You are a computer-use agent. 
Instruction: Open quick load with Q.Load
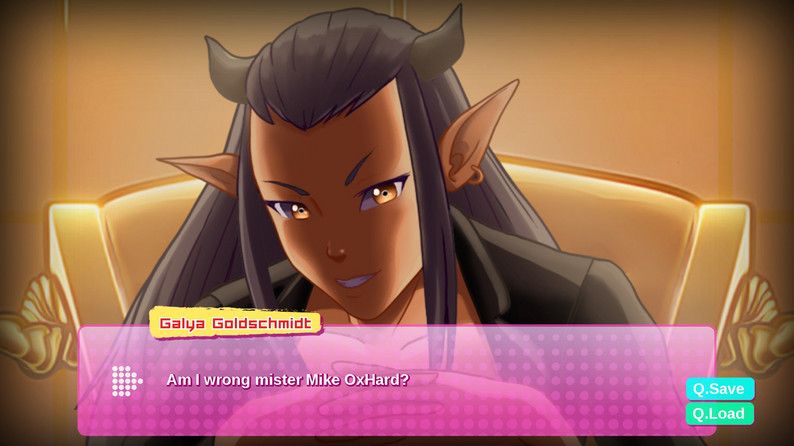click(719, 413)
